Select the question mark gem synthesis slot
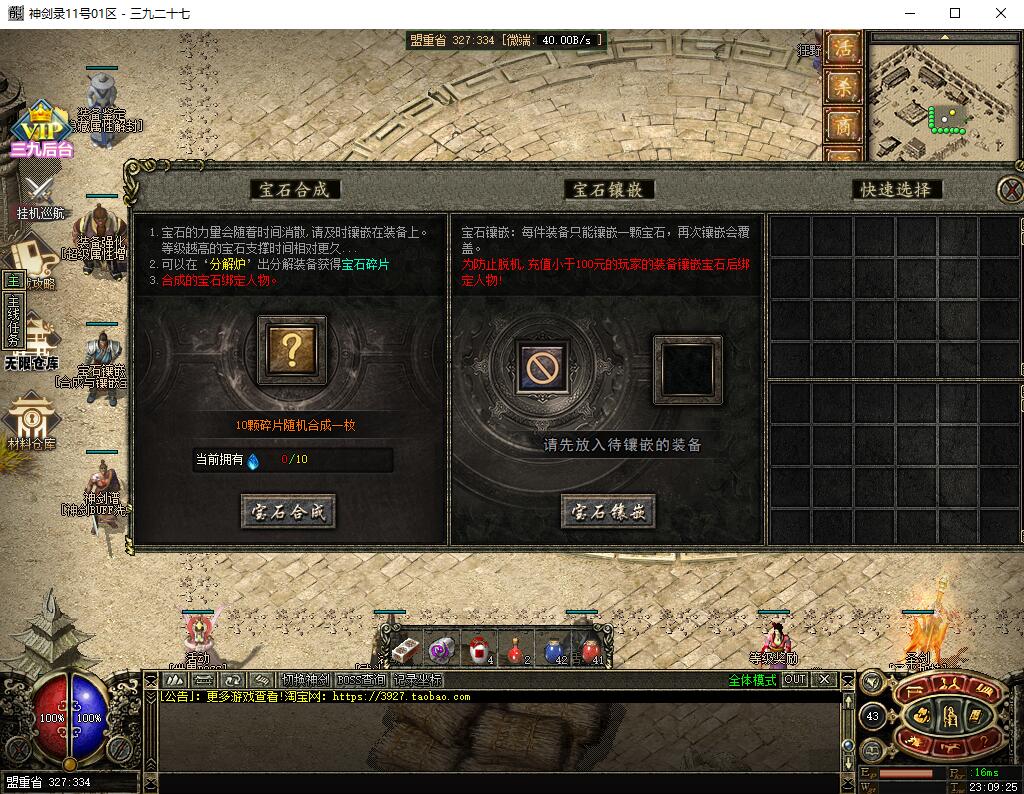The height and width of the screenshot is (794, 1024). (x=292, y=349)
